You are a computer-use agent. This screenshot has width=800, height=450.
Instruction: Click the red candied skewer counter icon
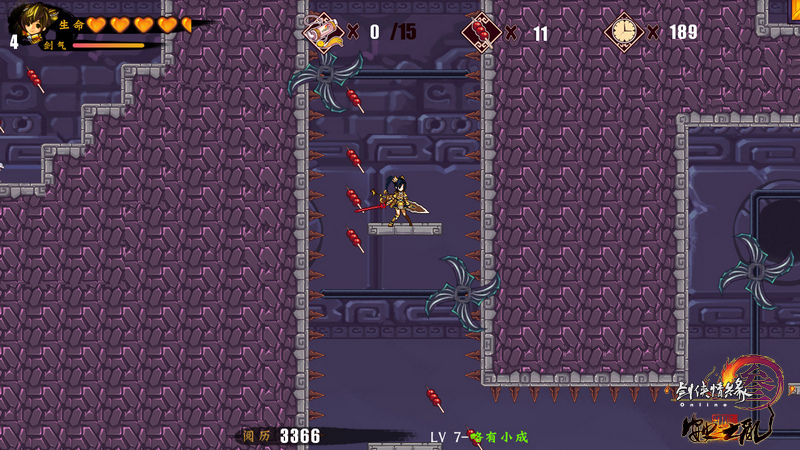482,32
